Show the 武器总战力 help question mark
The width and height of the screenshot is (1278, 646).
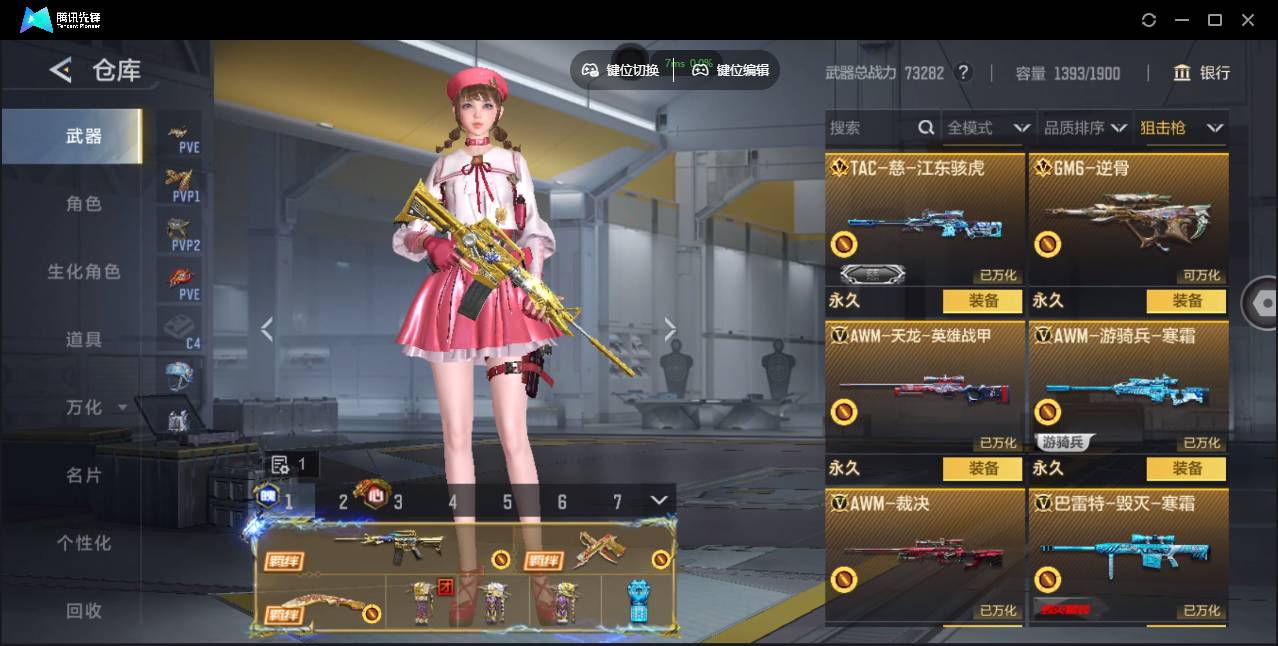pyautogui.click(x=963, y=73)
